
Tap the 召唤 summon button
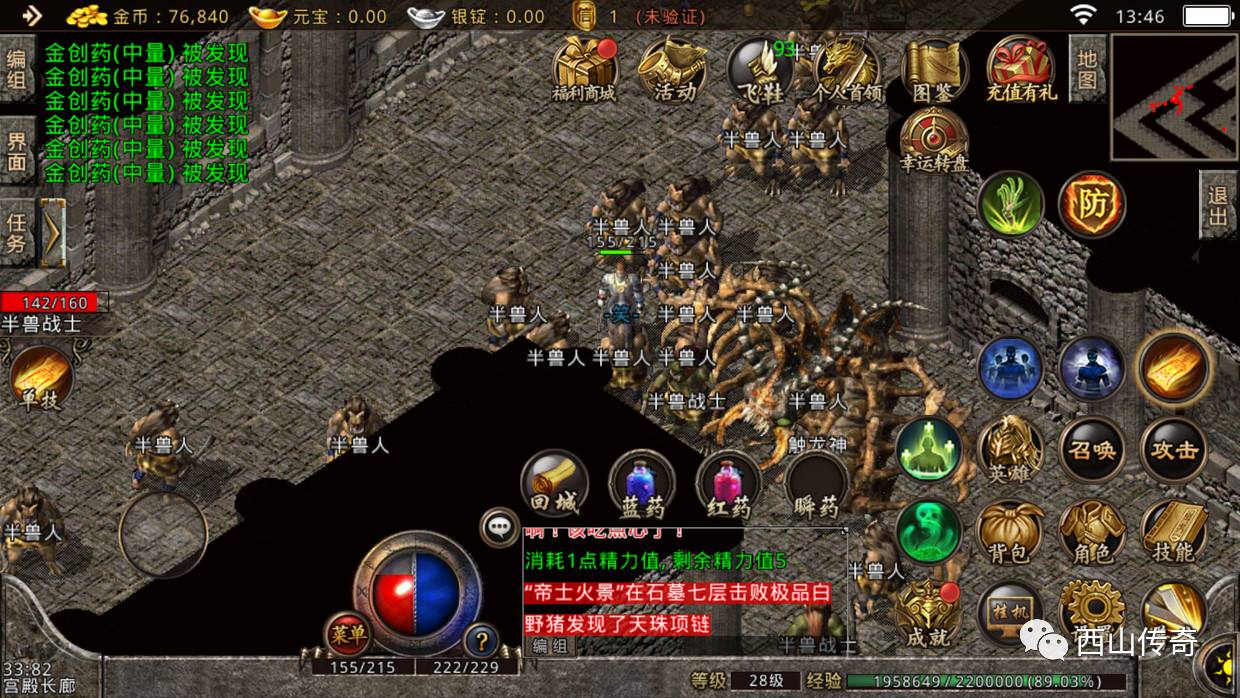(1092, 450)
